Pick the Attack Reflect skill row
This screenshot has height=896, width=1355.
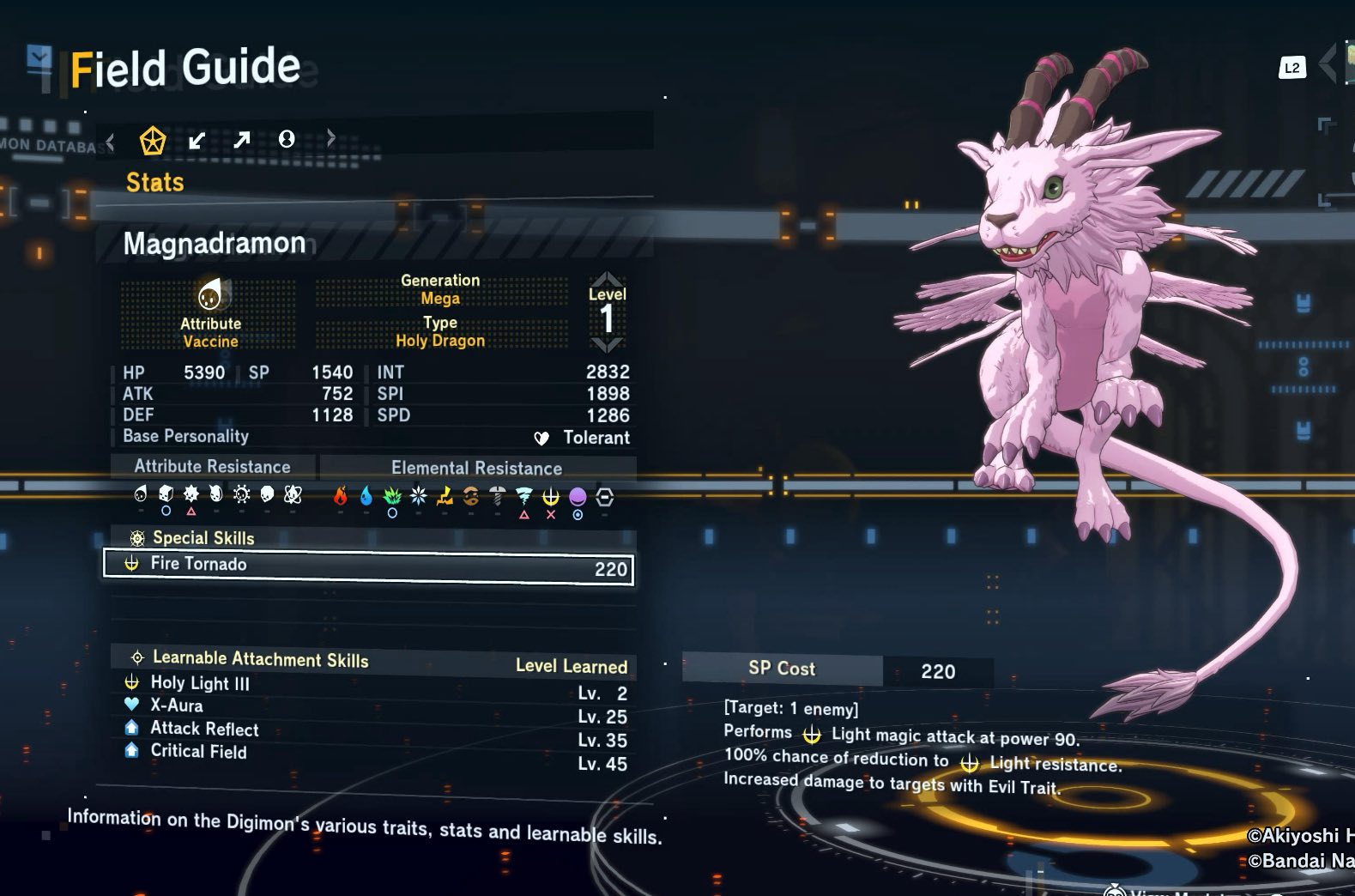pyautogui.click(x=374, y=730)
